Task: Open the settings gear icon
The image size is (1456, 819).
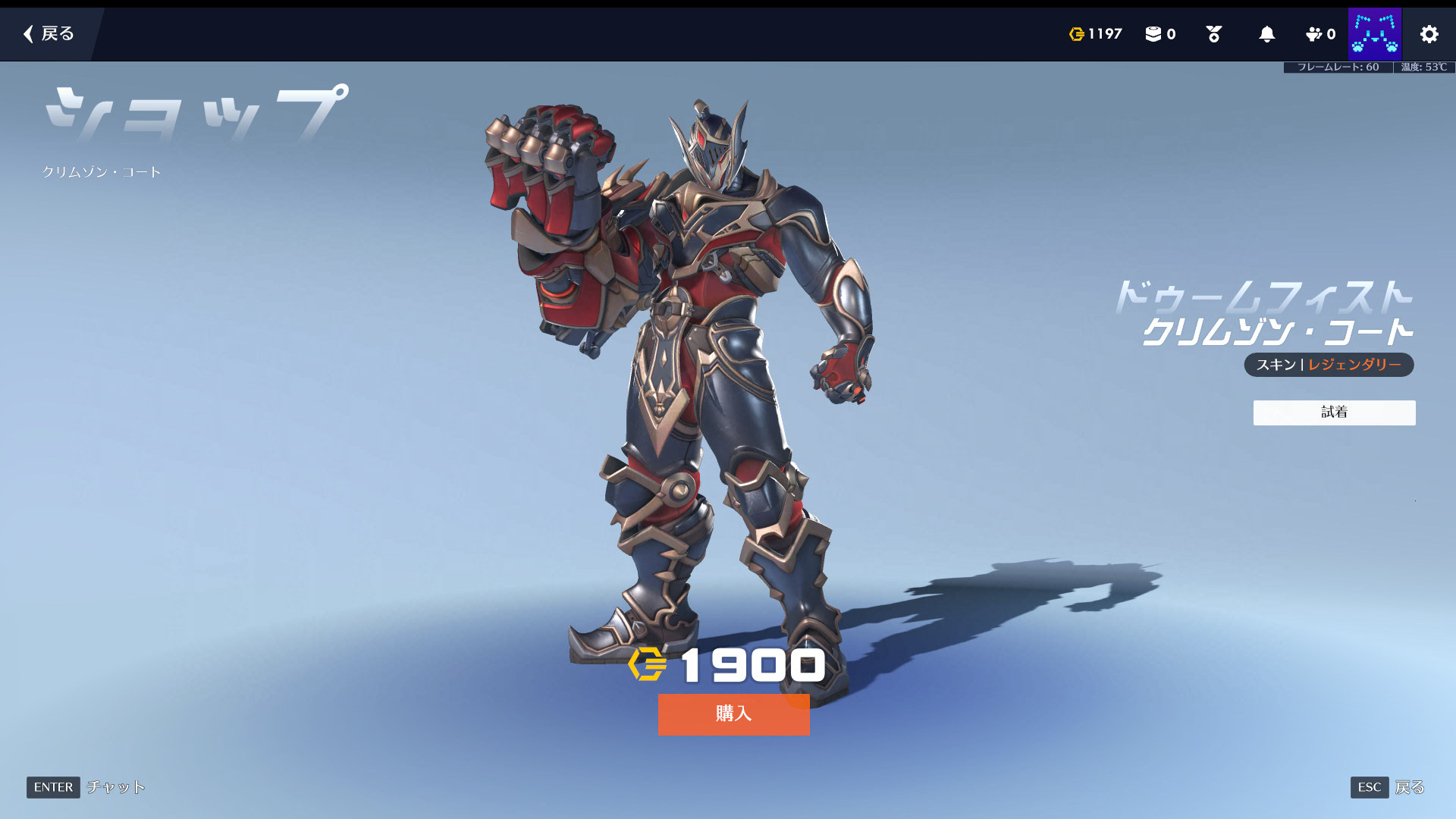Action: (x=1429, y=34)
